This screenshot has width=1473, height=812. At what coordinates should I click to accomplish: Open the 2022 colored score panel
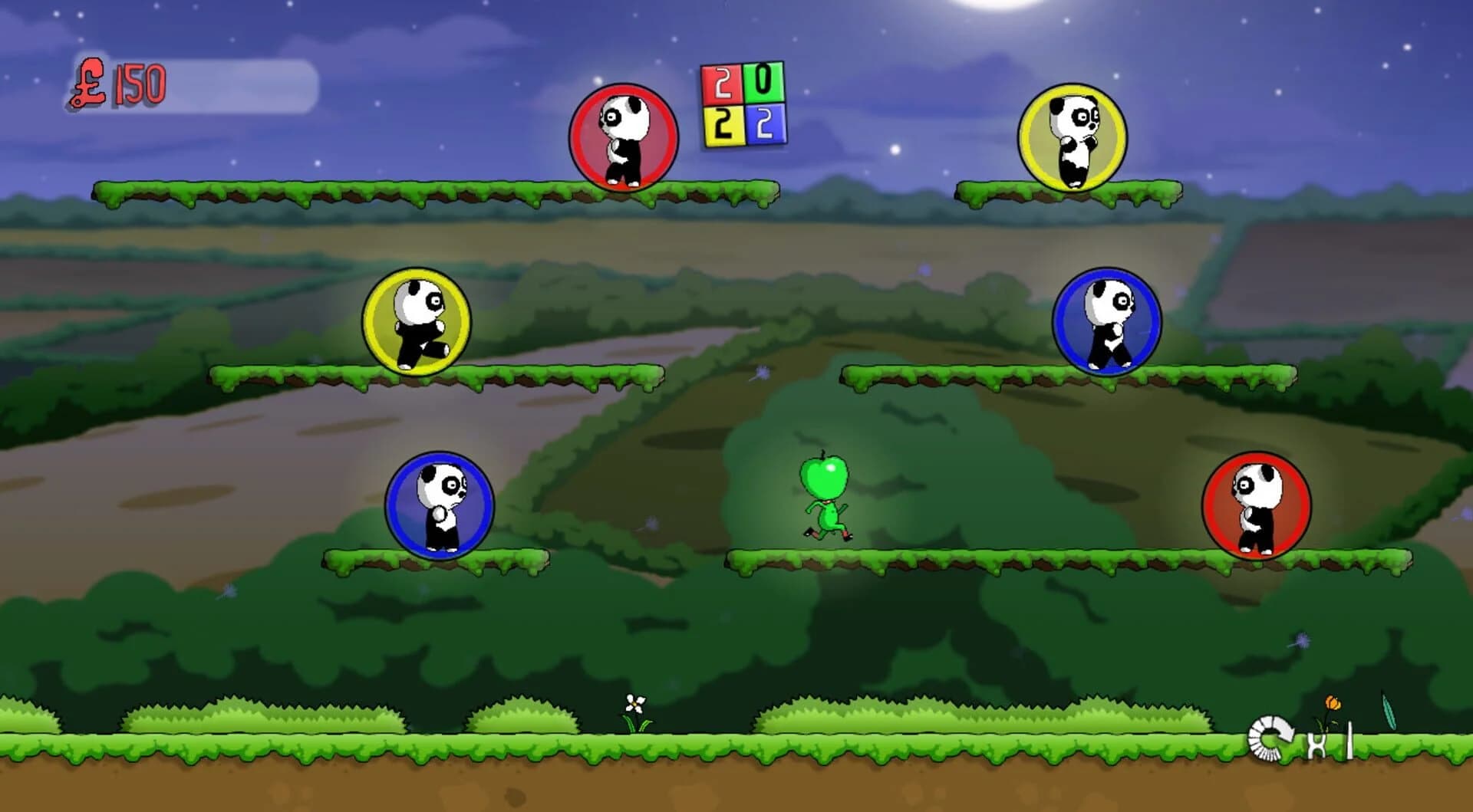pos(743,104)
